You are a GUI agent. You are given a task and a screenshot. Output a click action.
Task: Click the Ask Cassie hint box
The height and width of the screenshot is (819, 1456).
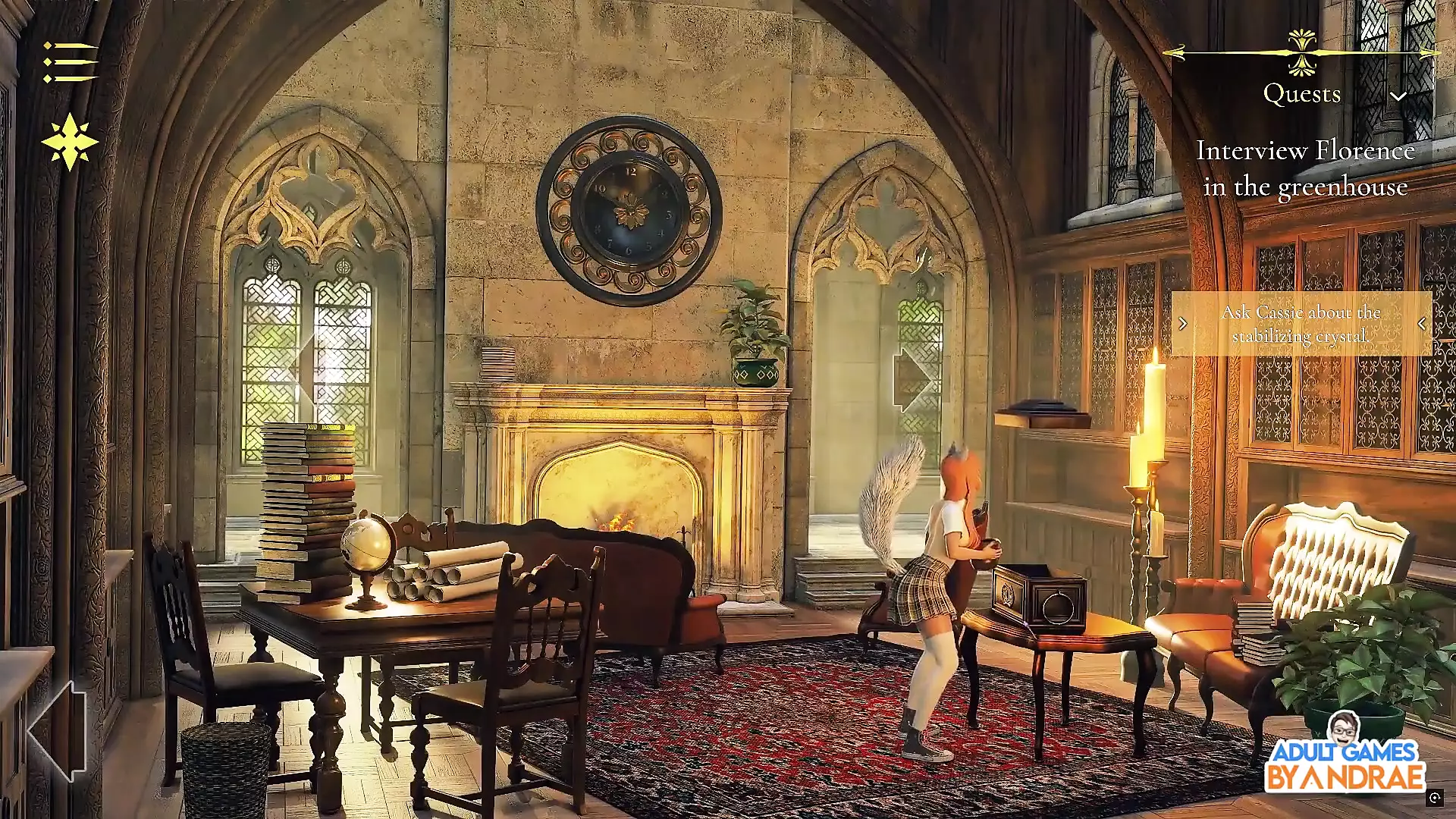click(1301, 324)
